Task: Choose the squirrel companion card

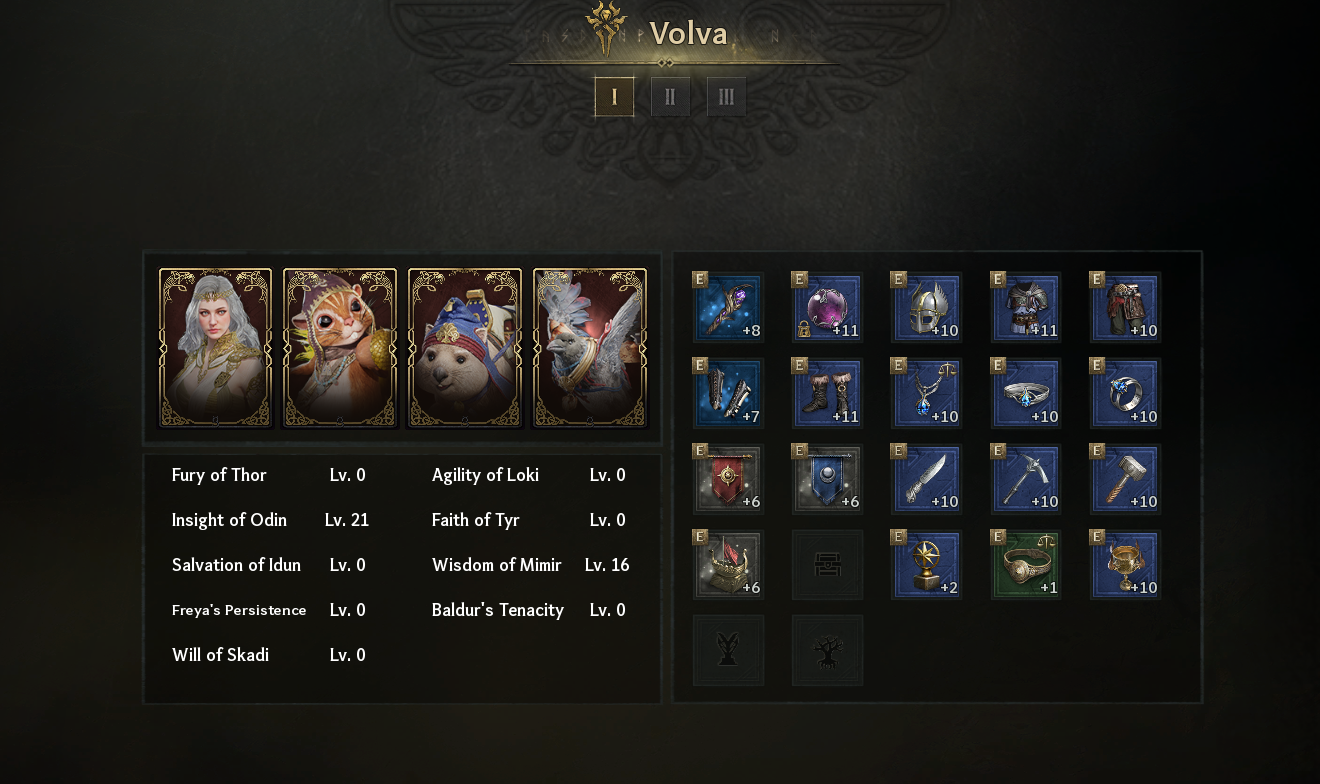Action: click(x=340, y=347)
